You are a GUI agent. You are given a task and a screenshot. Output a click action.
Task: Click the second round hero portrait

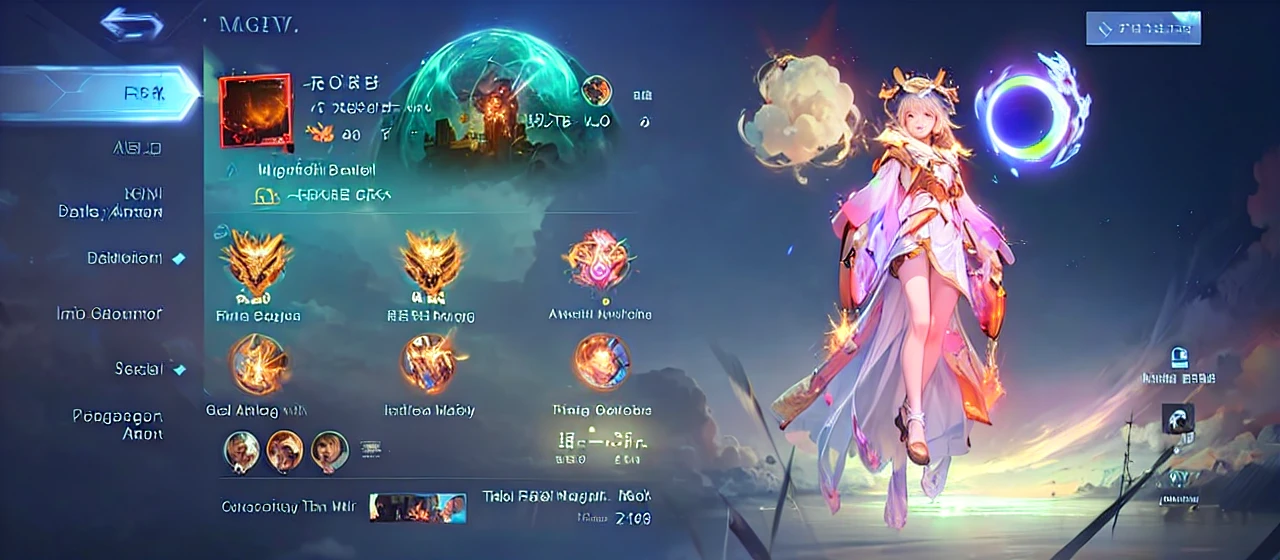coord(285,451)
